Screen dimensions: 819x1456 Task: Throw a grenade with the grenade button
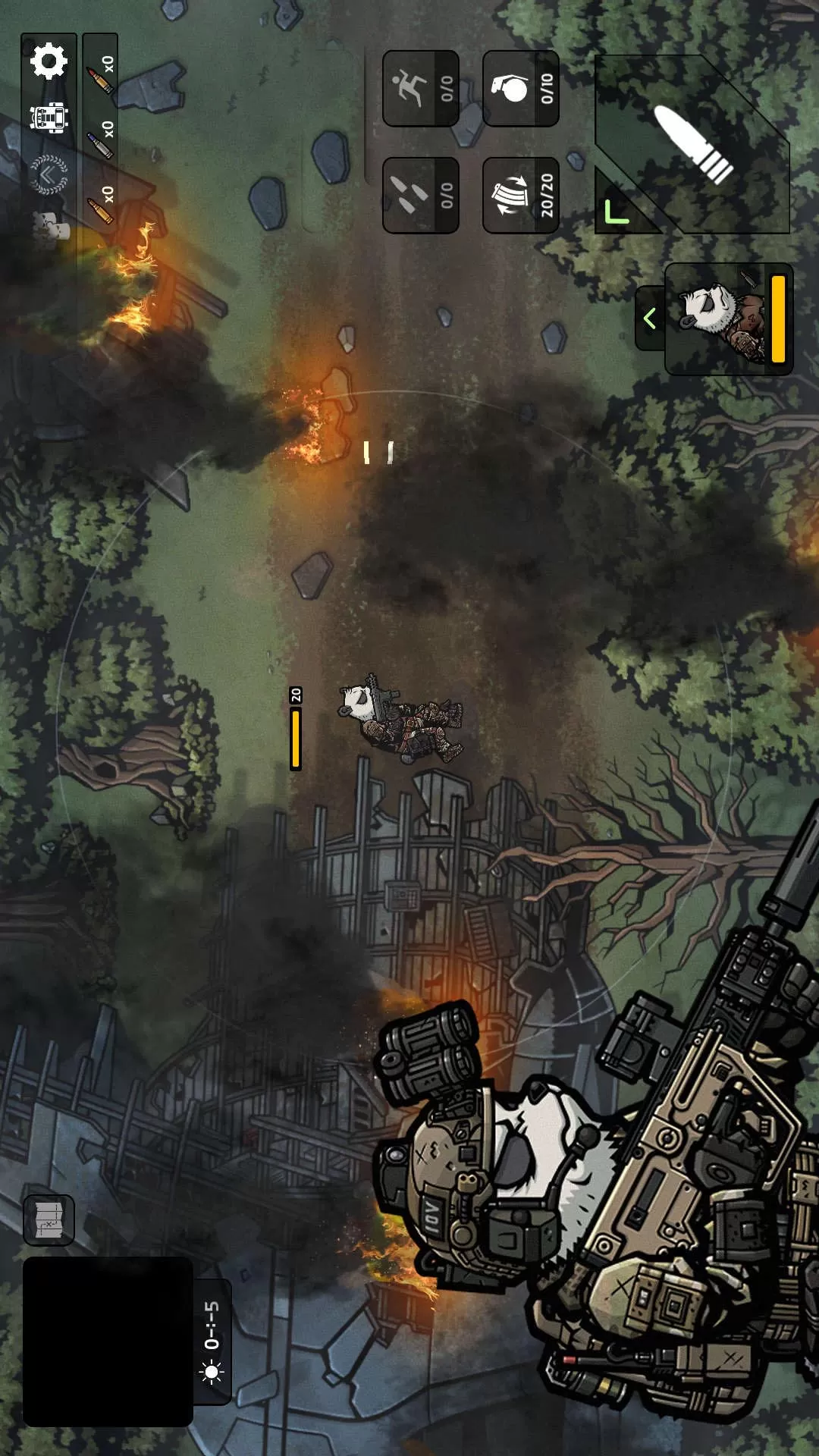tap(521, 89)
